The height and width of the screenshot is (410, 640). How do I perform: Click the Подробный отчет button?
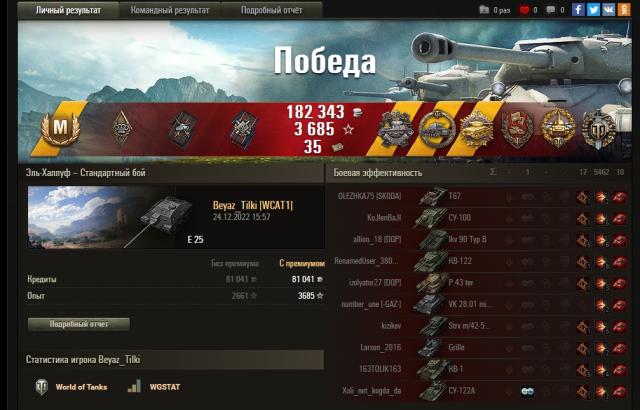click(x=78, y=325)
